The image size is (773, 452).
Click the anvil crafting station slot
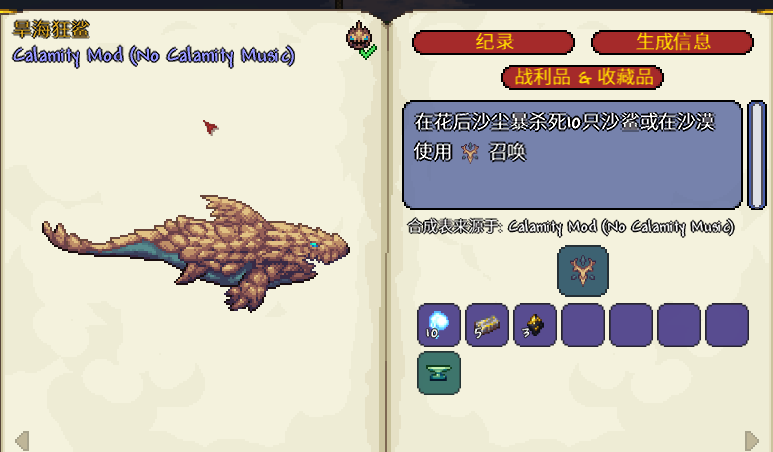[439, 373]
